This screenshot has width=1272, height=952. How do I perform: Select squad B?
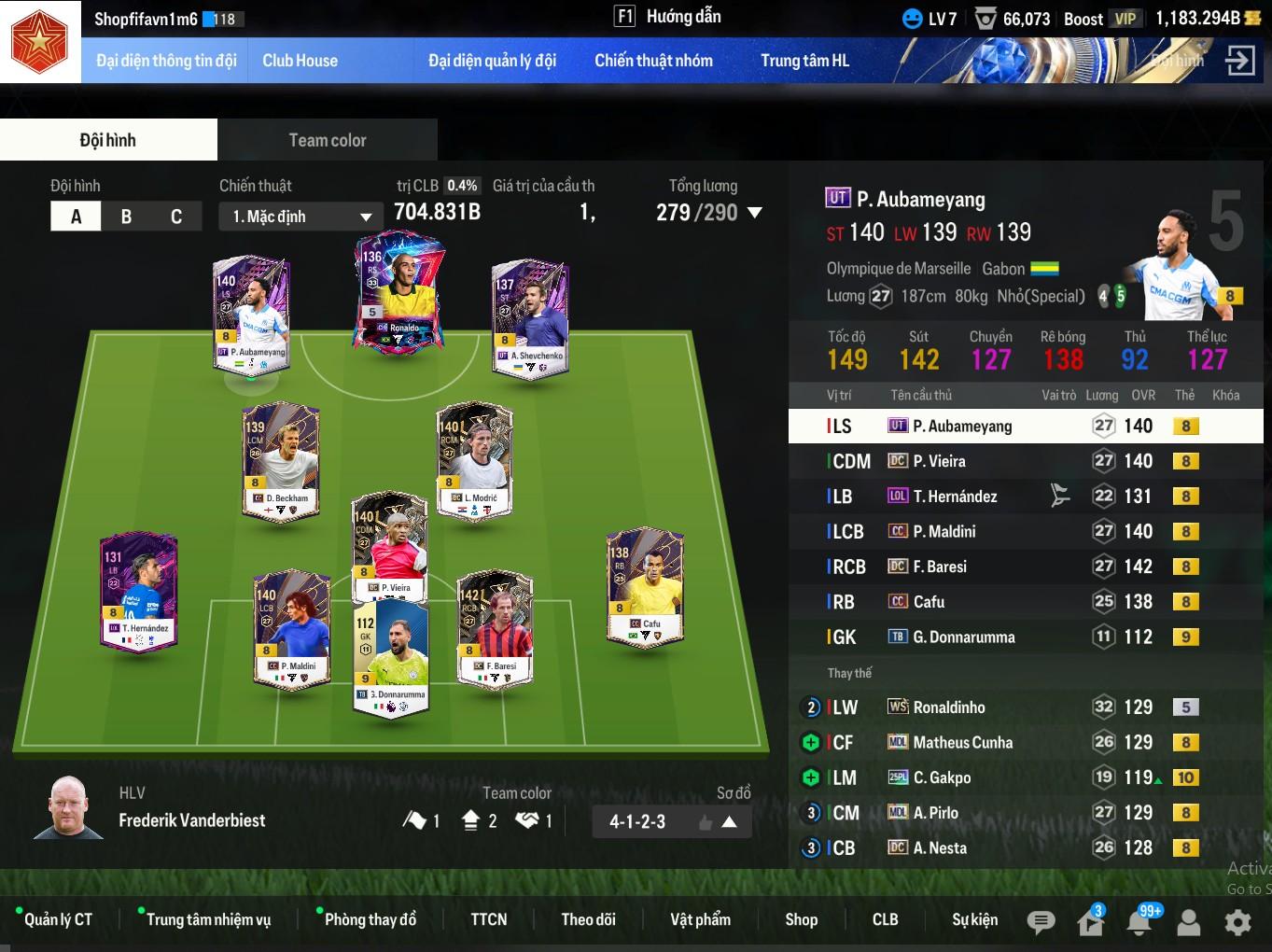pyautogui.click(x=126, y=217)
